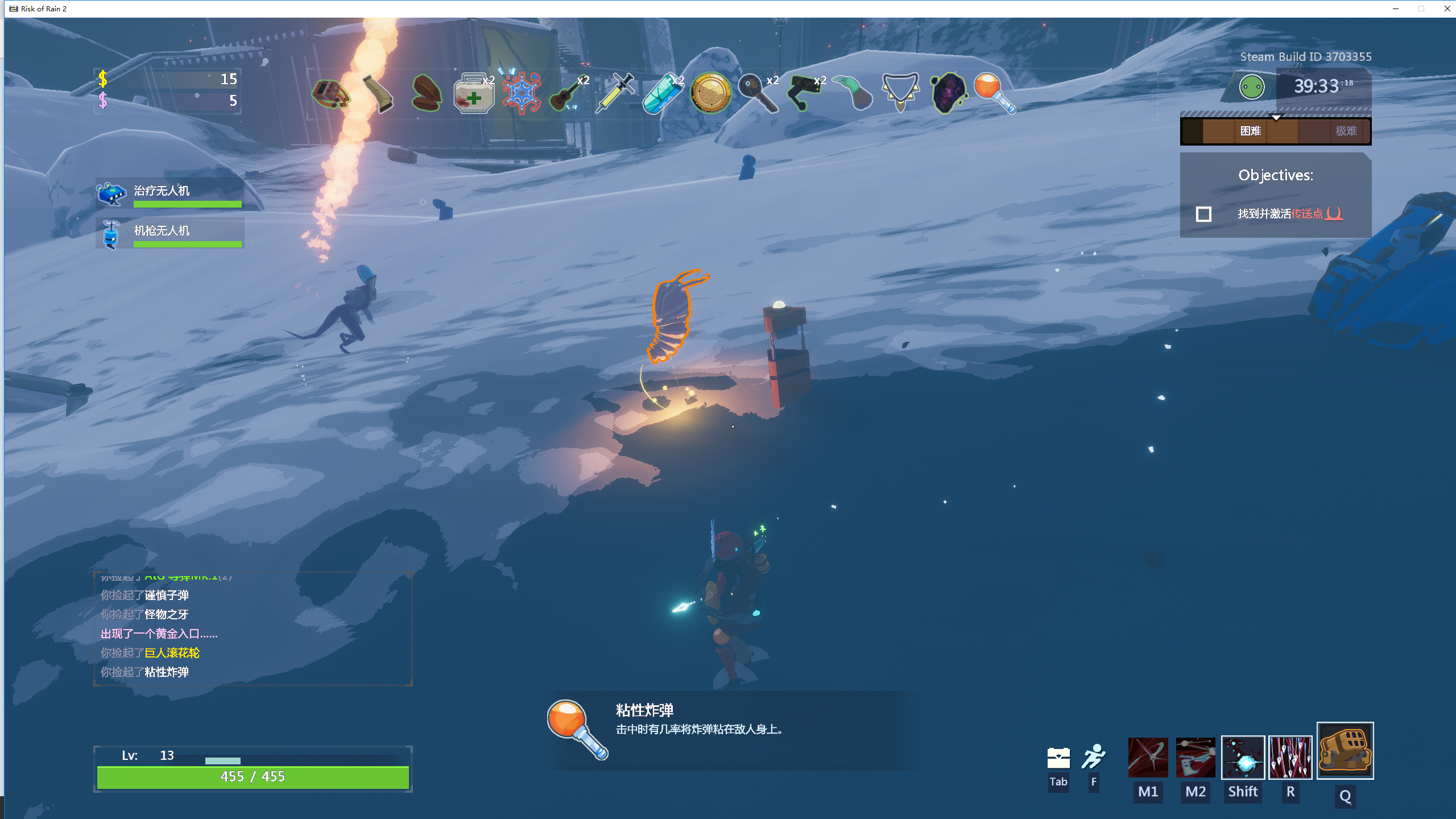
Task: Click the Soldier's Syringe item
Action: (614, 93)
